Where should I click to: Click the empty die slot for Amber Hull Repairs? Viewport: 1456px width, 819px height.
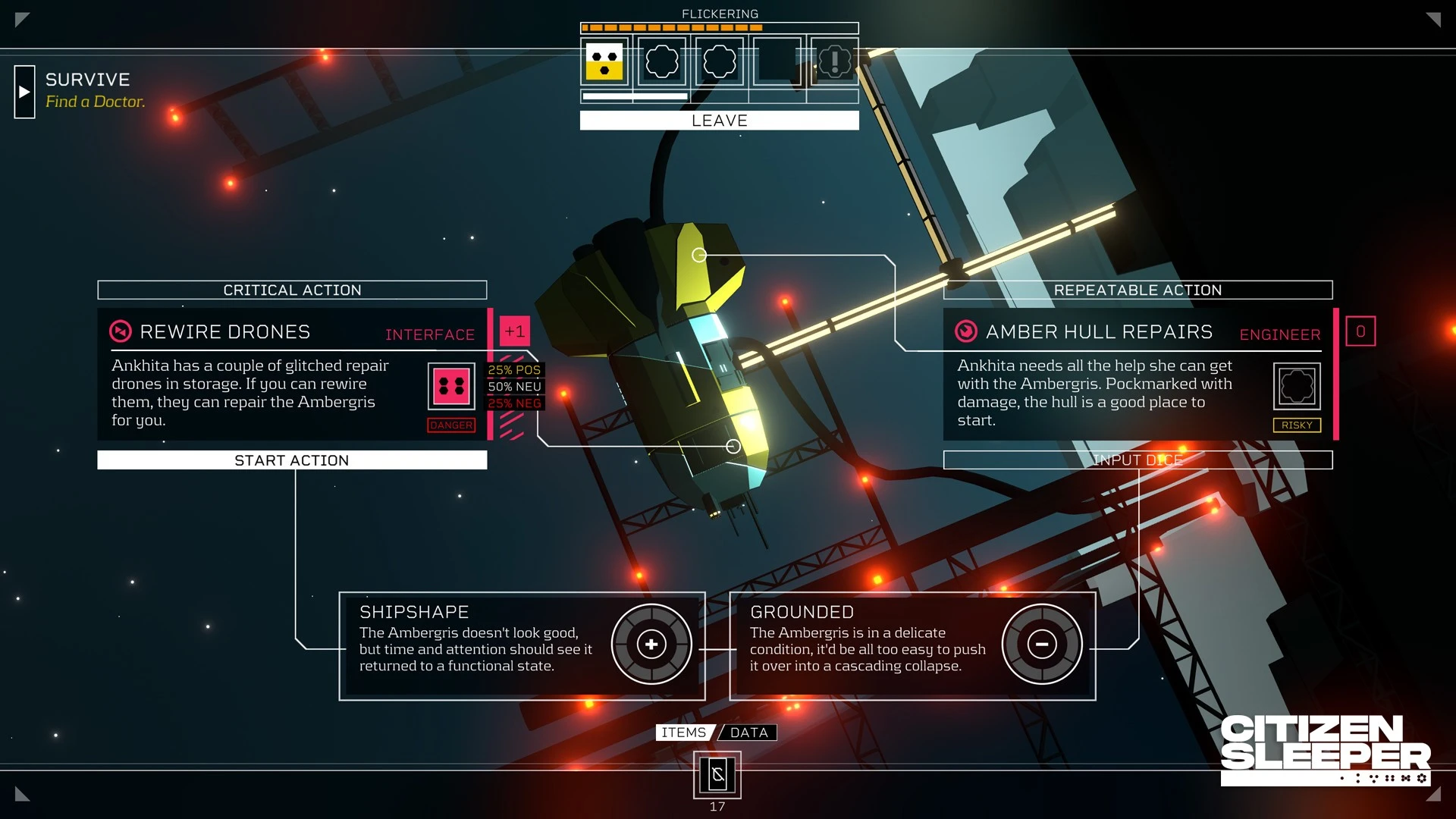click(x=1297, y=386)
